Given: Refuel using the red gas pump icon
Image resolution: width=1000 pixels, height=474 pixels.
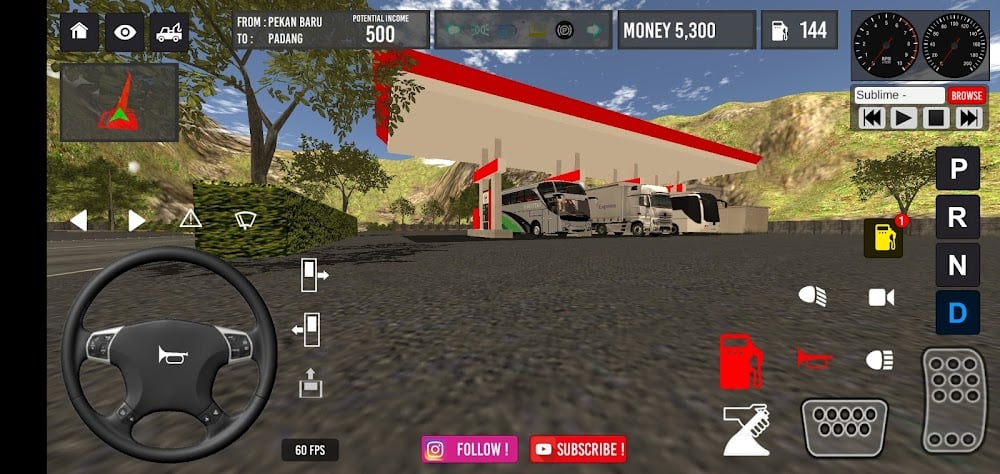Looking at the screenshot, I should tap(741, 360).
